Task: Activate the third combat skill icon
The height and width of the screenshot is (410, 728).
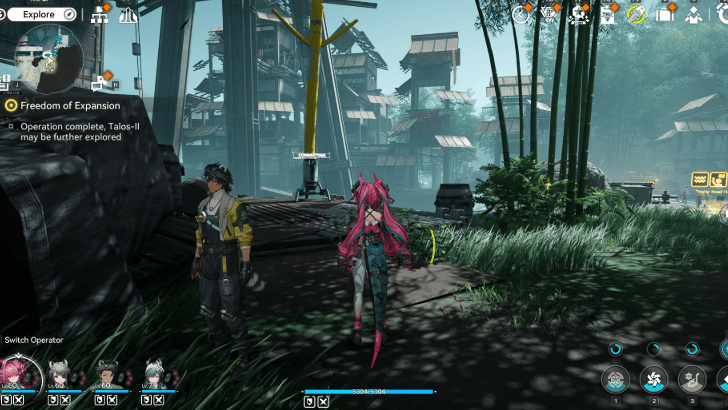Action: (690, 379)
